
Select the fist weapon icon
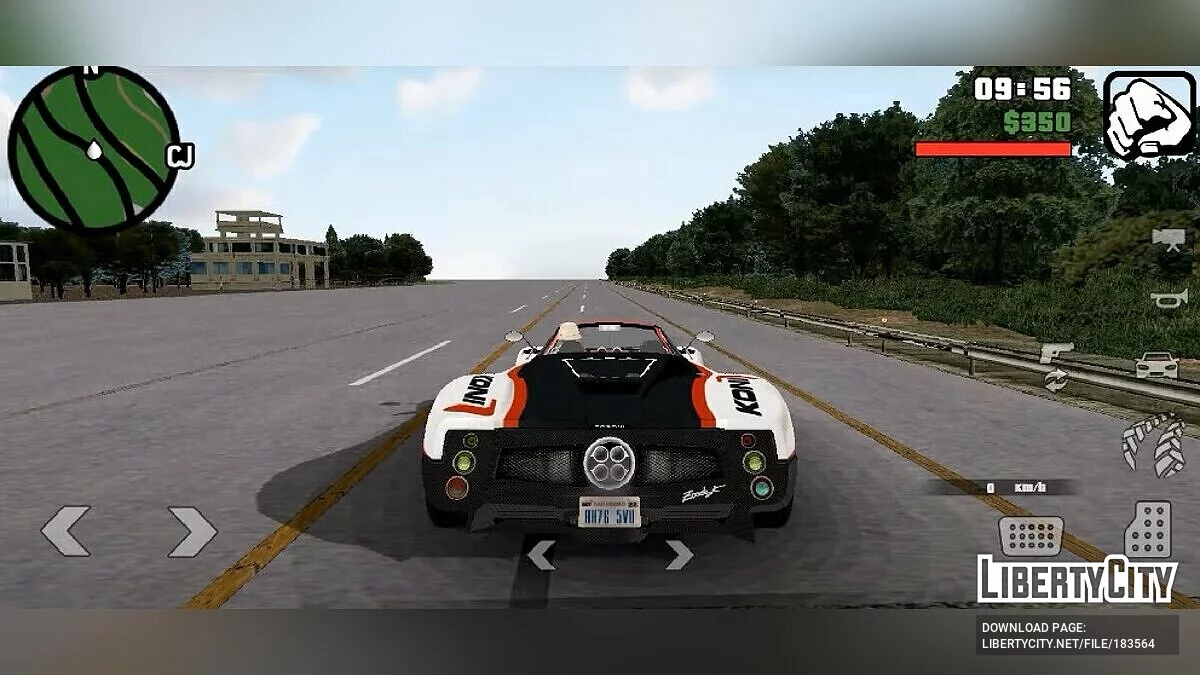[1149, 114]
